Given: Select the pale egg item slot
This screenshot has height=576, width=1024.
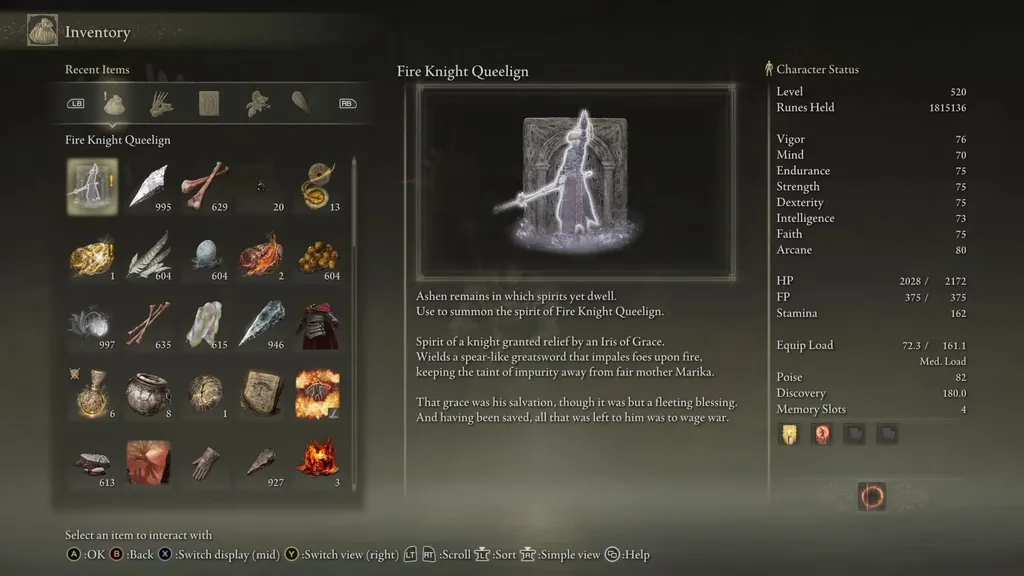Looking at the screenshot, I should (205, 255).
